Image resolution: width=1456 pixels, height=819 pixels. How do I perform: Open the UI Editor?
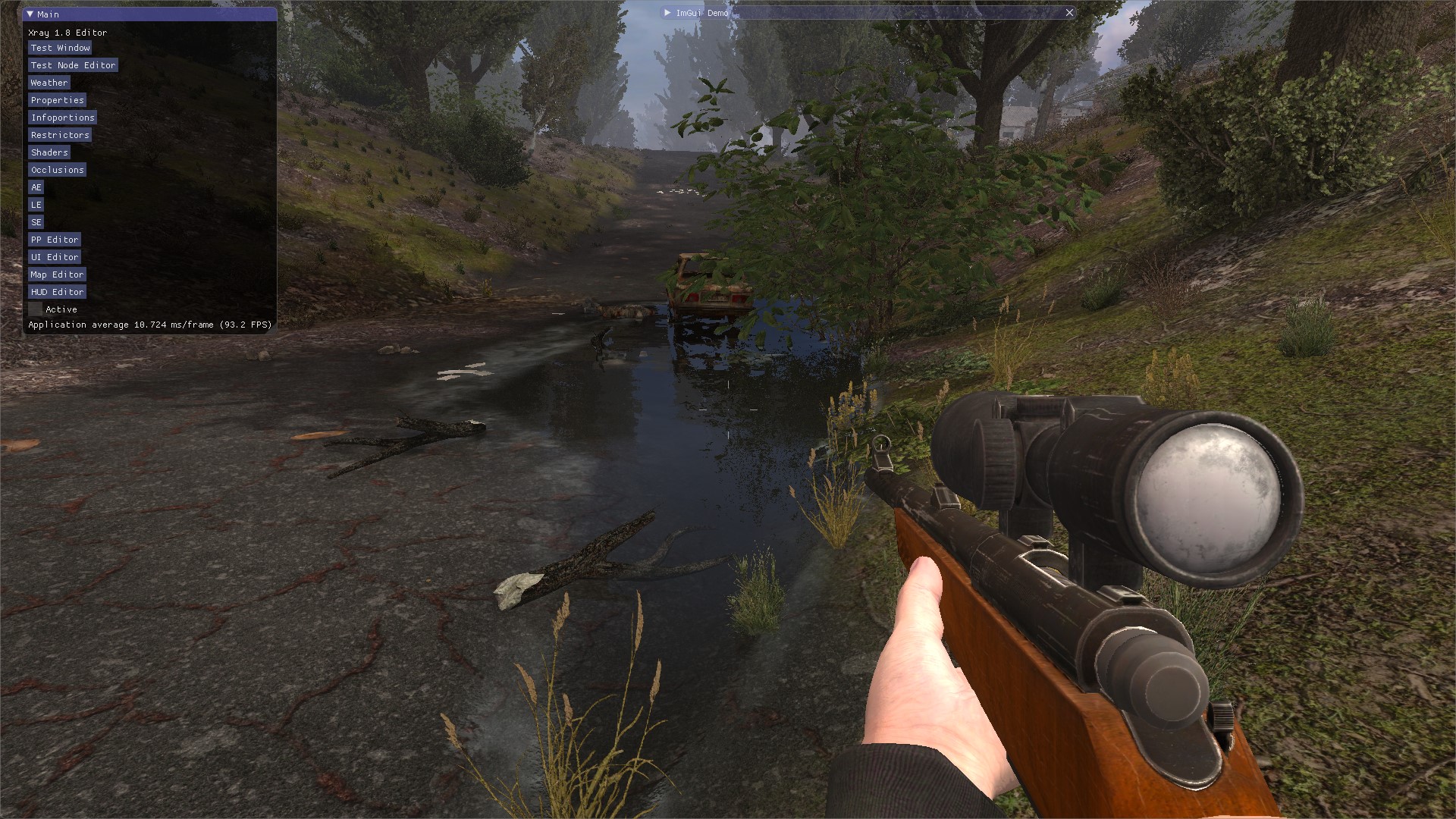pyautogui.click(x=55, y=257)
